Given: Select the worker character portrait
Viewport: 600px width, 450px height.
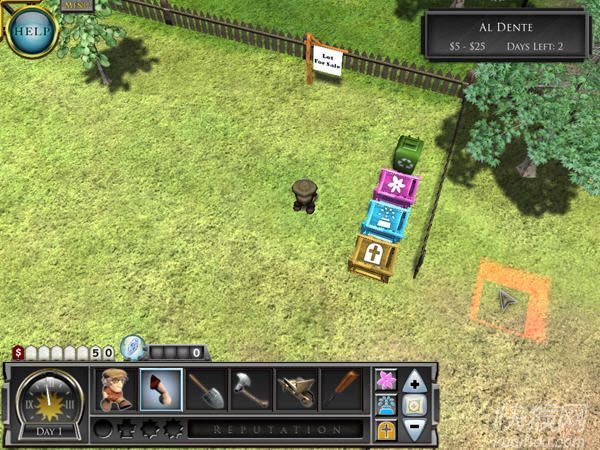Looking at the screenshot, I should point(115,390).
